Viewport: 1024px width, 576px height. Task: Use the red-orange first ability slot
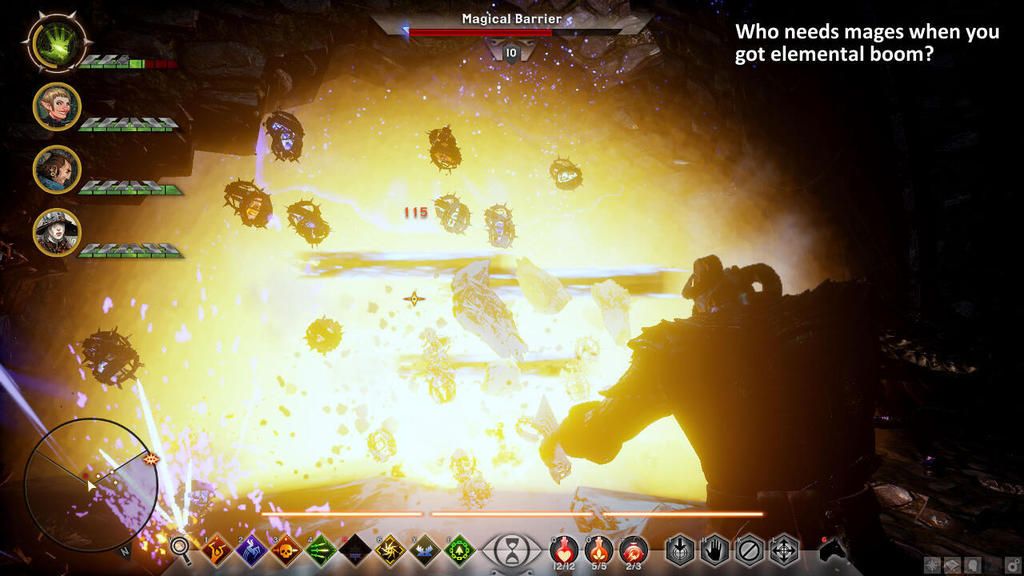(x=216, y=548)
